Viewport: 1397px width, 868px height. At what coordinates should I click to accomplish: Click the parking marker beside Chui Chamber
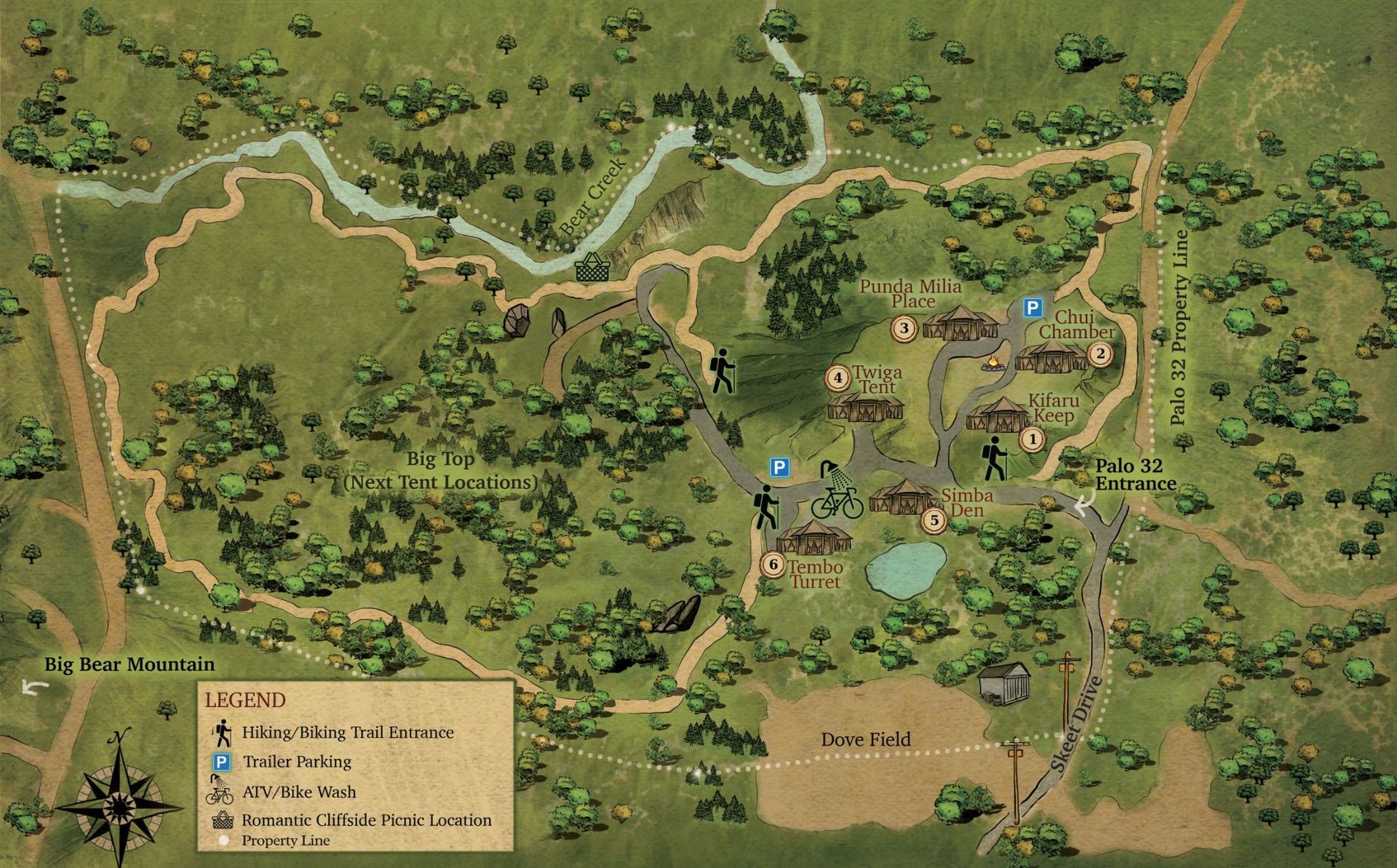click(x=1032, y=308)
